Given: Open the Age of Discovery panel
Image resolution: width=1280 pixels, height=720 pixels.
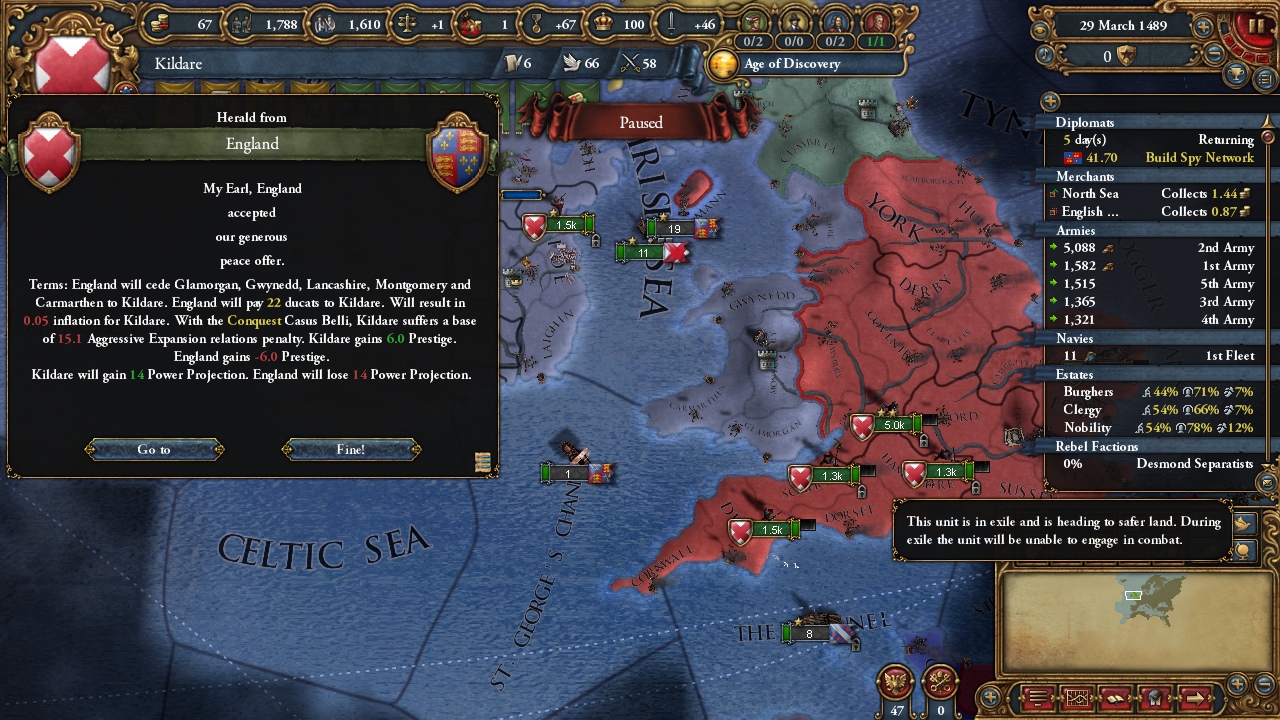Looking at the screenshot, I should pyautogui.click(x=790, y=64).
